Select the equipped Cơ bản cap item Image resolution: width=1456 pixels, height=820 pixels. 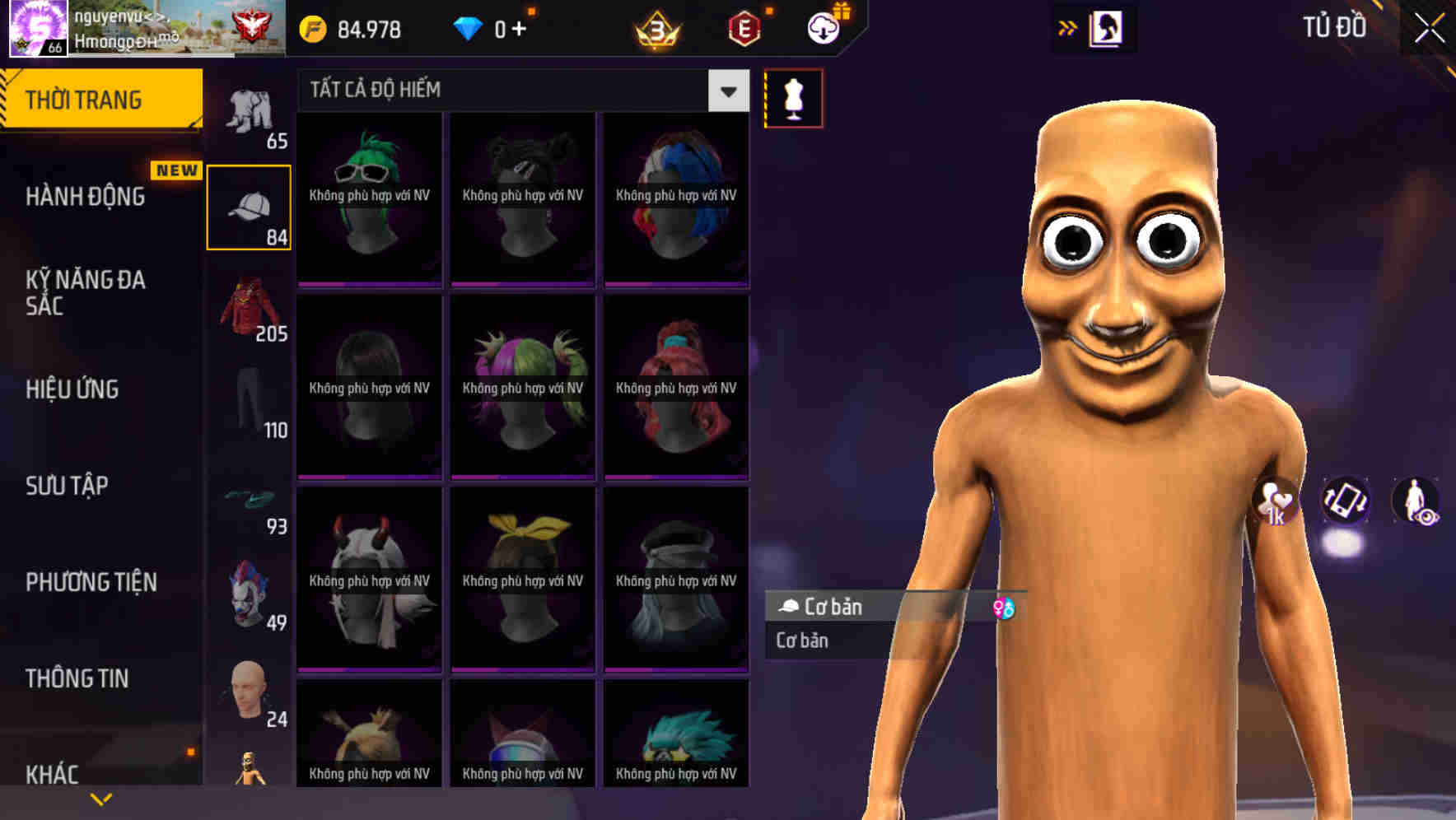coord(873,607)
